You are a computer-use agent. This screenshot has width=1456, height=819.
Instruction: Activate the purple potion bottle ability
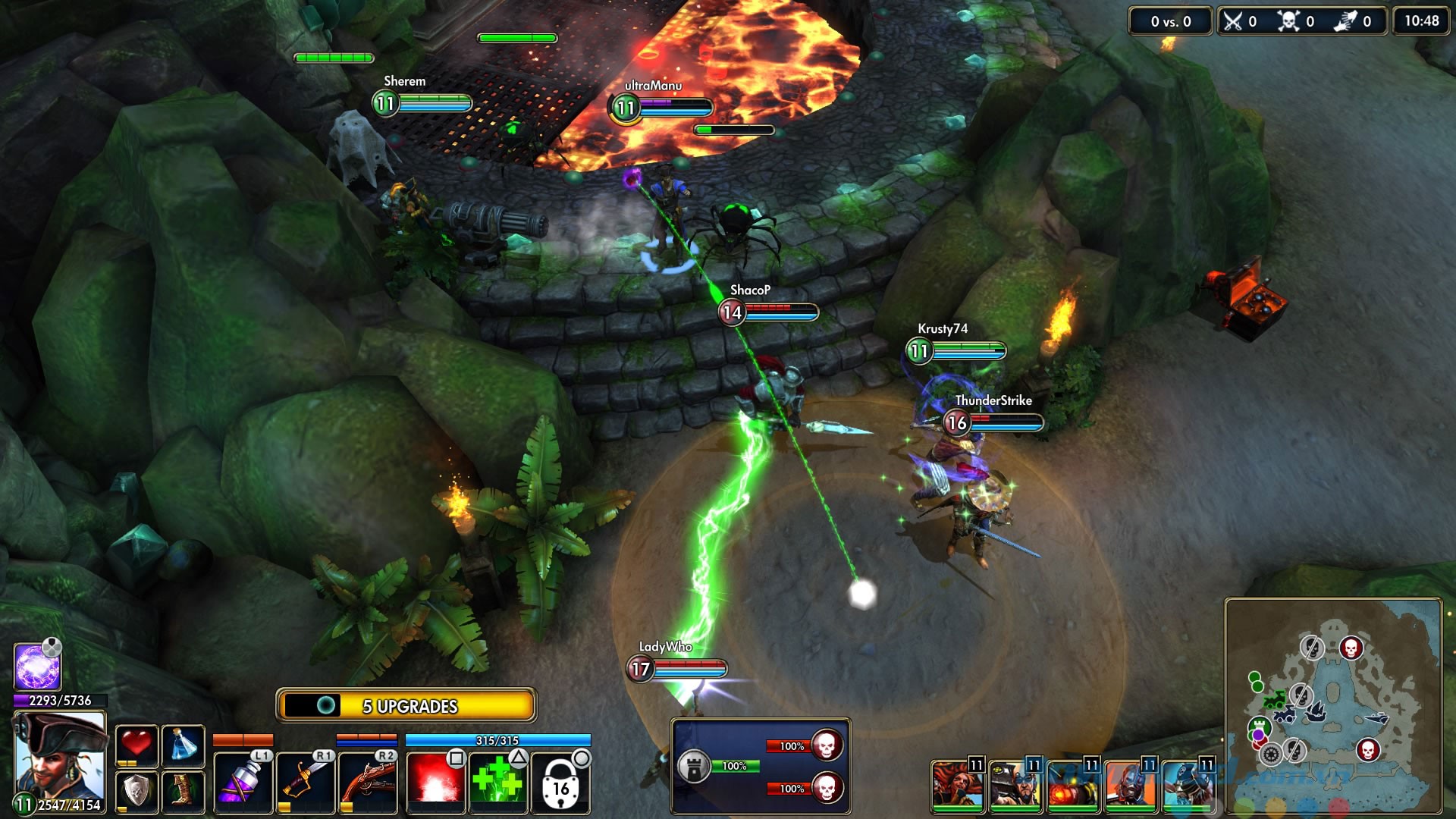point(243,782)
